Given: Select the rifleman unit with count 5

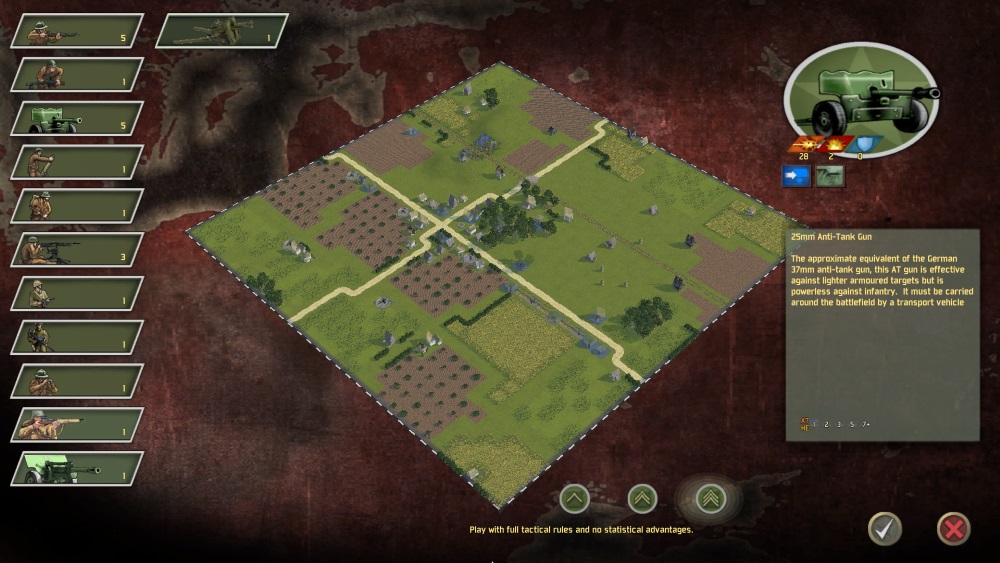Looking at the screenshot, I should (77, 30).
